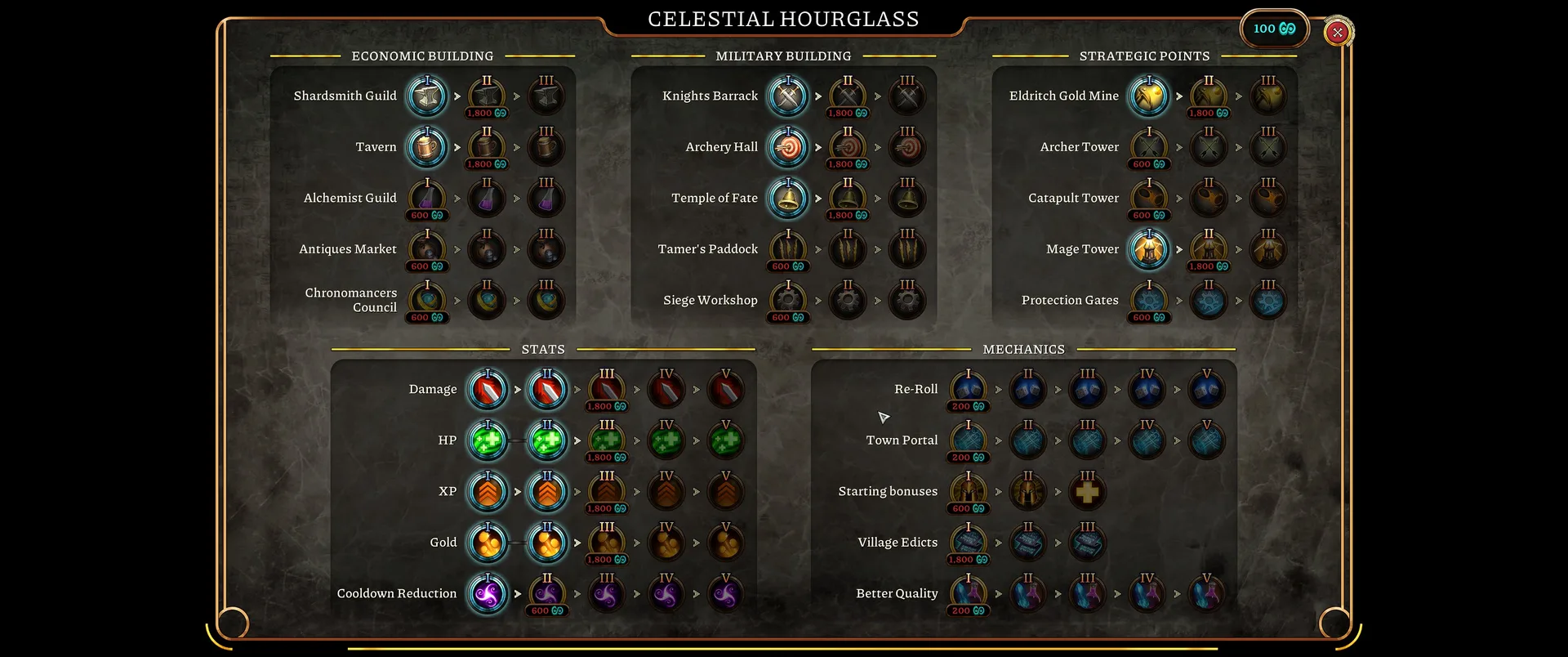Buy Siege Workshop tier I
The height and width of the screenshot is (657, 1568).
tap(788, 301)
